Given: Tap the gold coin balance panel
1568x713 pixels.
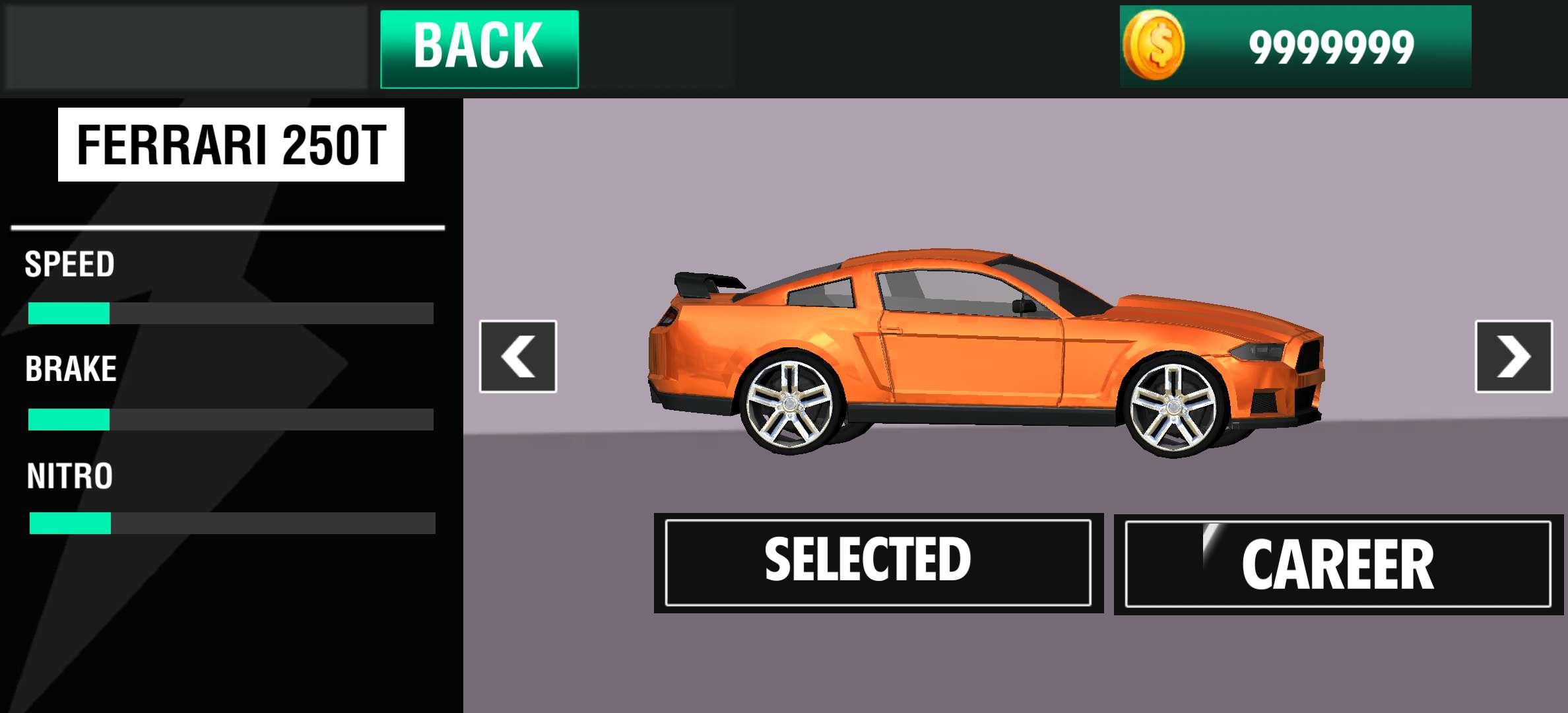Looking at the screenshot, I should pos(1295,46).
